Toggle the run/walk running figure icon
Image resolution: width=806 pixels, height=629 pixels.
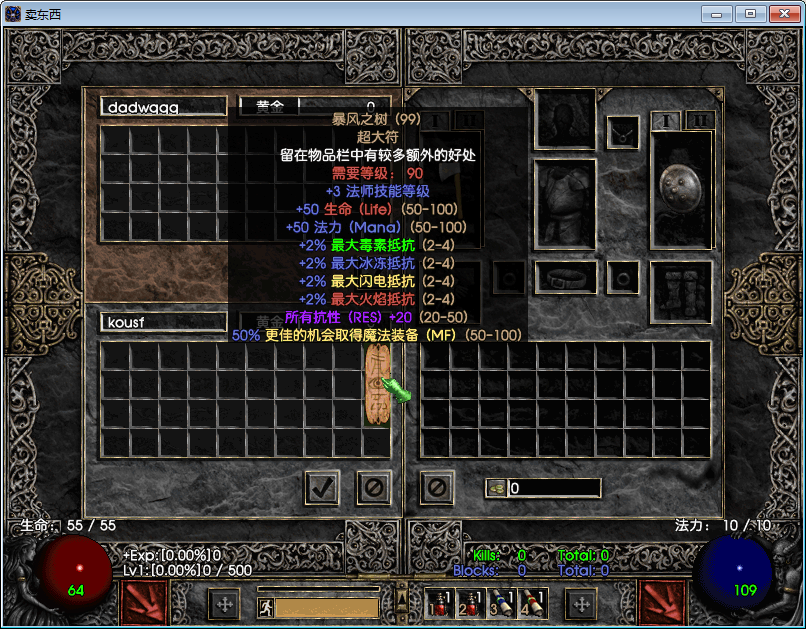coord(266,607)
